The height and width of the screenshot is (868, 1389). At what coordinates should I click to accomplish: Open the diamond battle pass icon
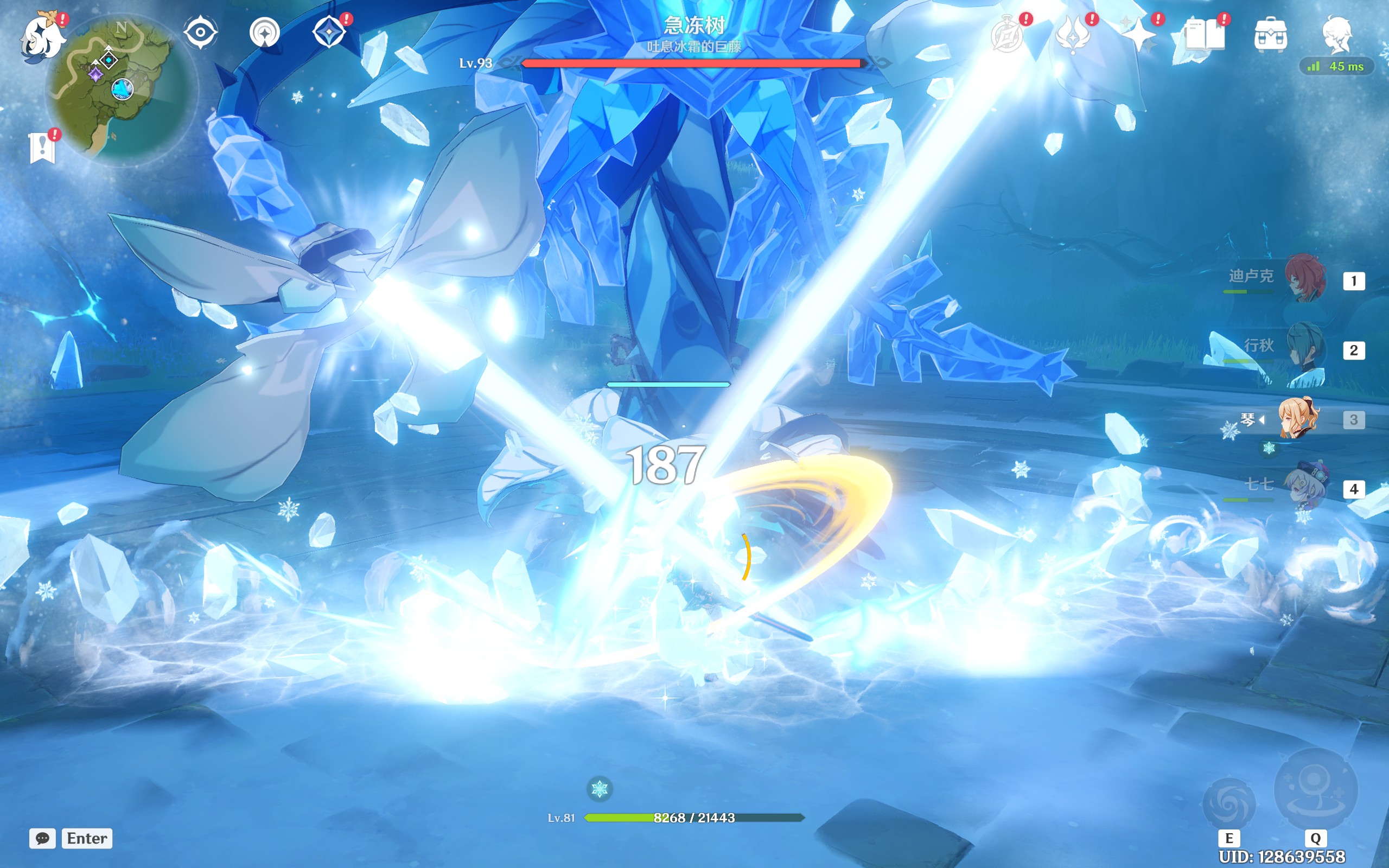(329, 32)
